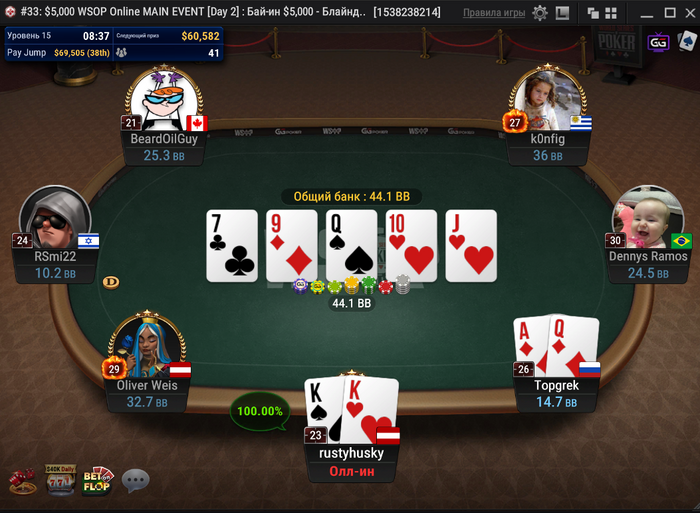
Task: Arrange tables in grid view
Action: (607, 13)
